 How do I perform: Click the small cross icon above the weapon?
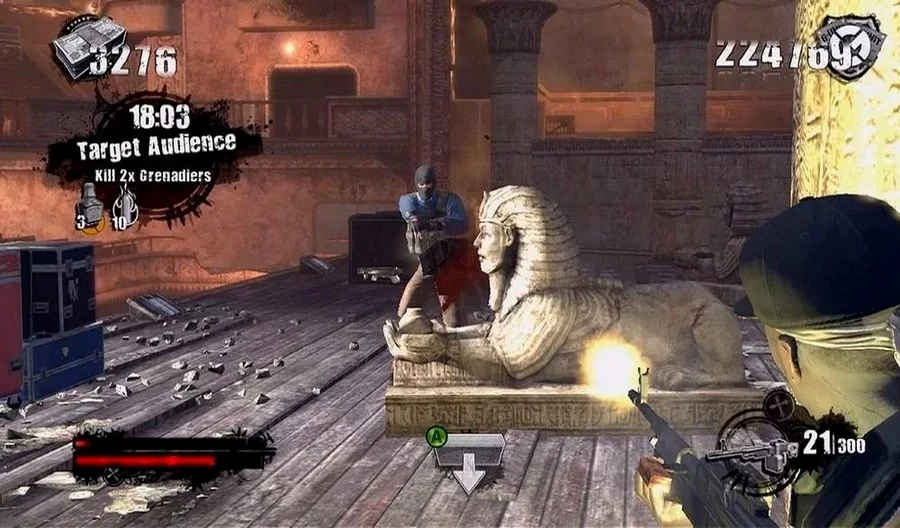[777, 403]
